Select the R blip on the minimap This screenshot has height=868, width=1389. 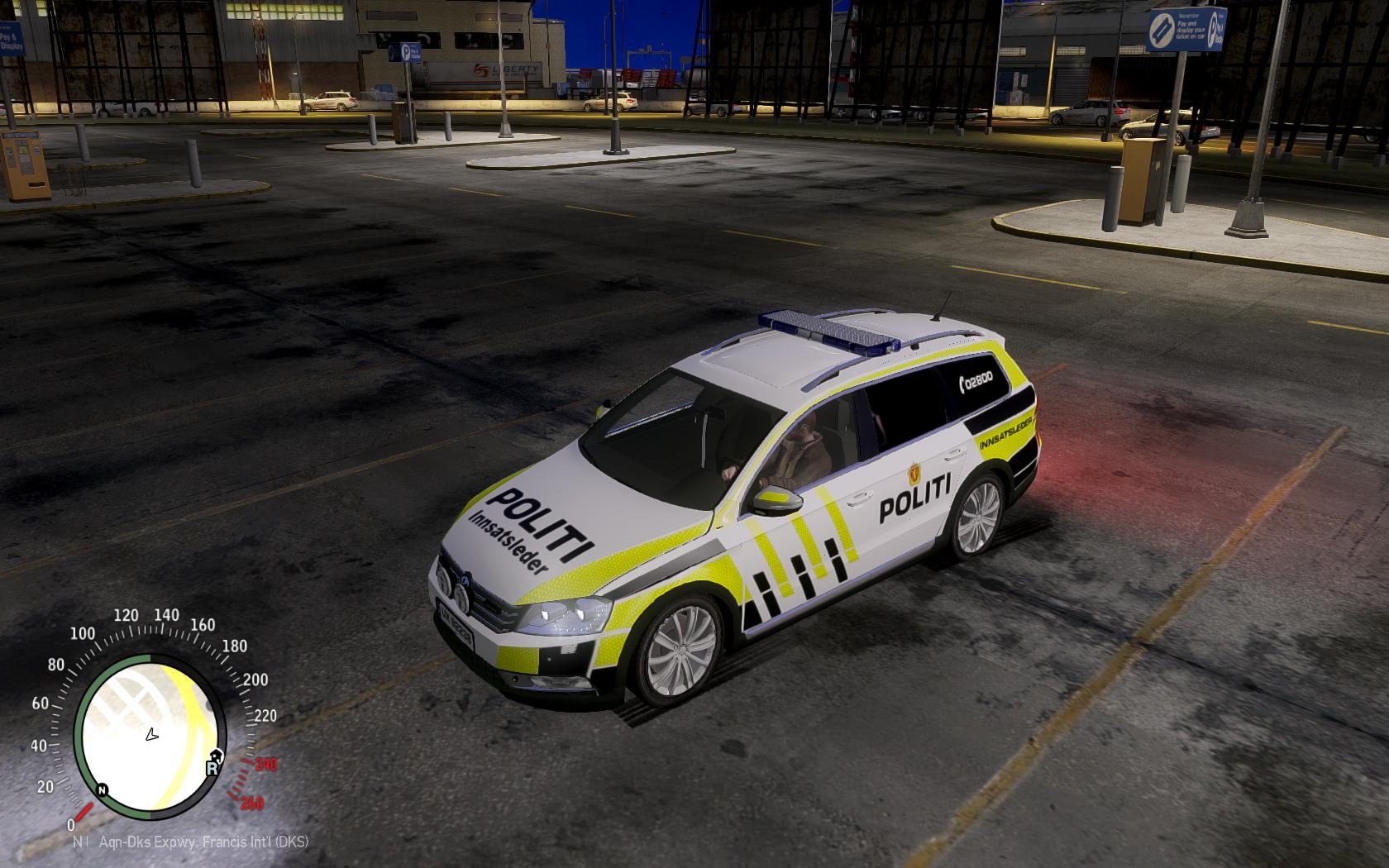(212, 768)
